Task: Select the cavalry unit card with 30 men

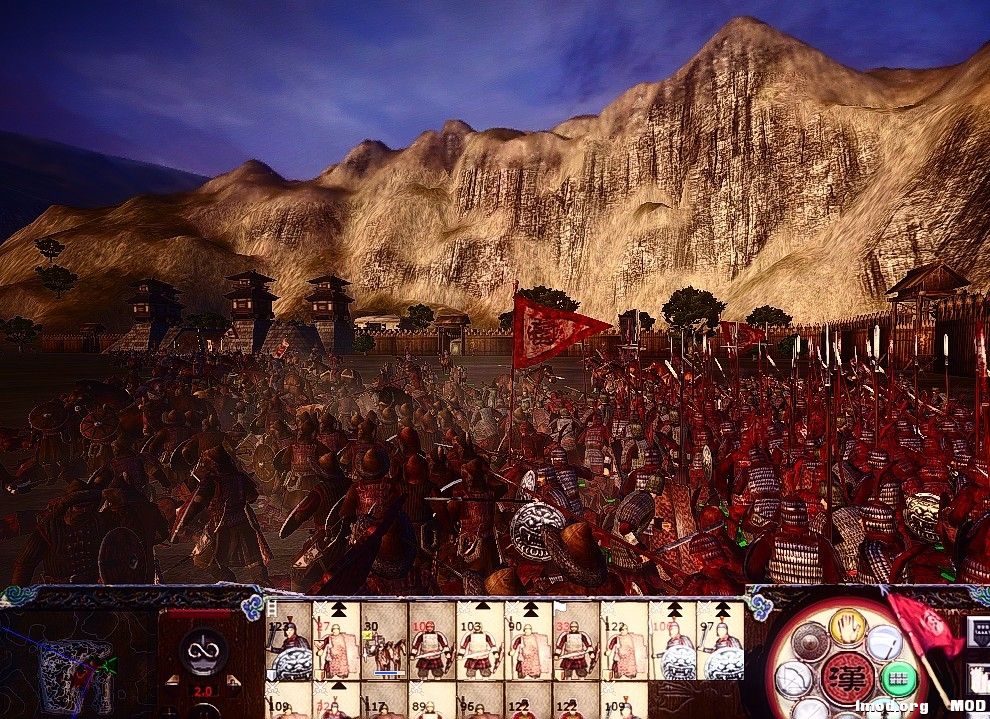Action: 384,642
